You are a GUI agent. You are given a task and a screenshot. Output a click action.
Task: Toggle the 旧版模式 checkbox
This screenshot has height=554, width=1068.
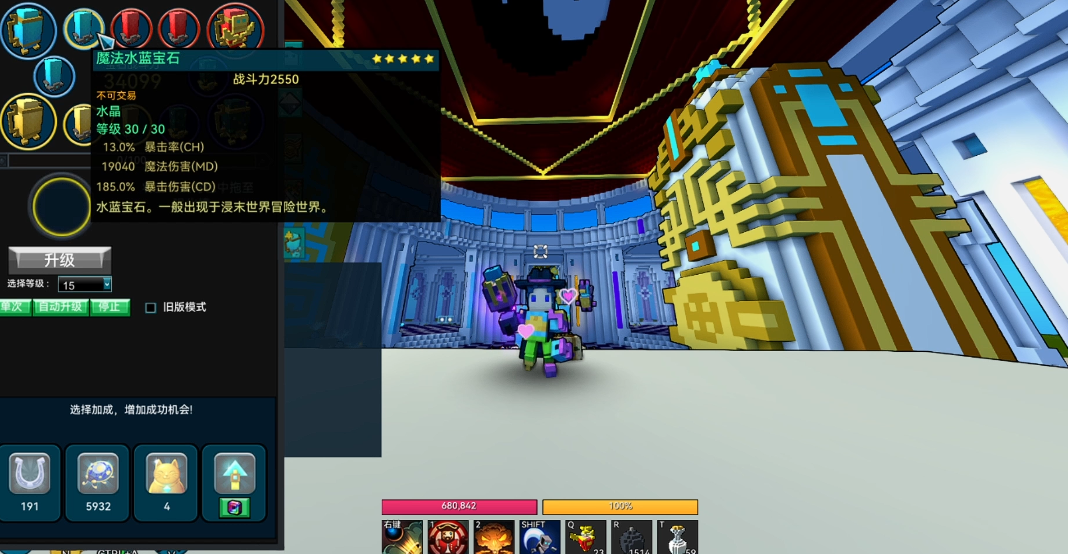pyautogui.click(x=151, y=308)
